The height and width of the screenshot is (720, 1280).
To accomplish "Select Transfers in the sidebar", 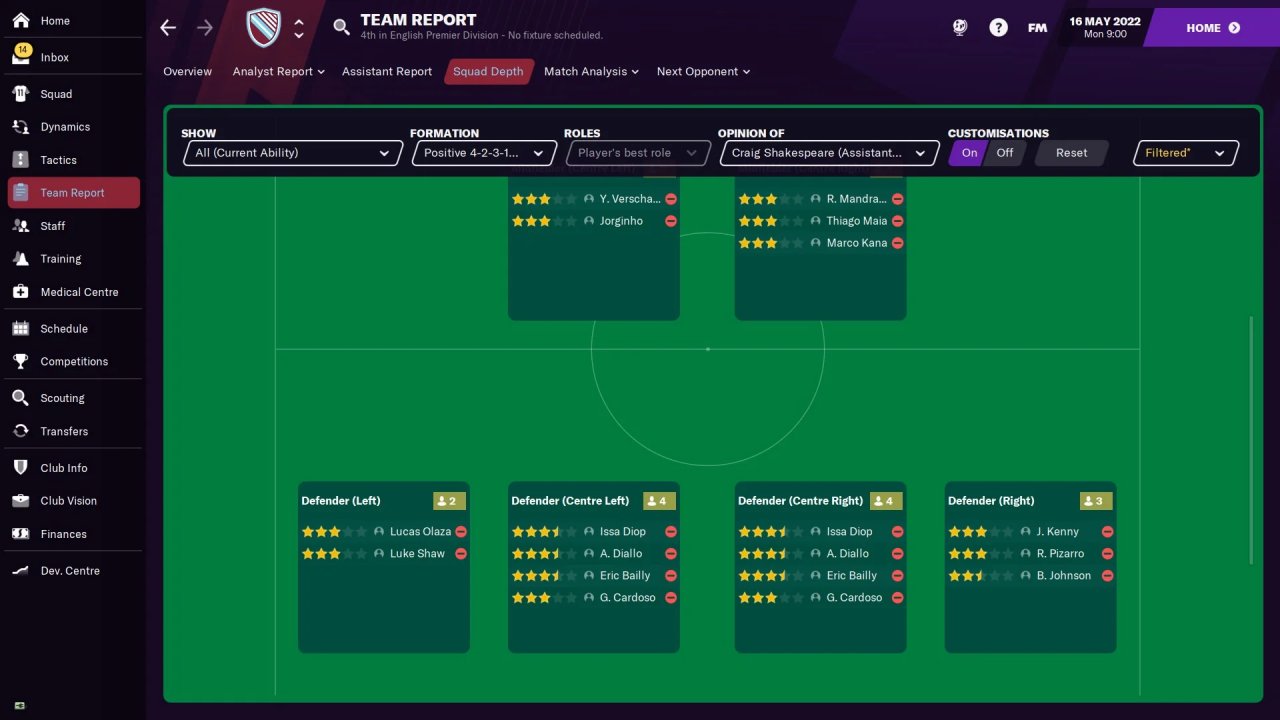I will (64, 431).
